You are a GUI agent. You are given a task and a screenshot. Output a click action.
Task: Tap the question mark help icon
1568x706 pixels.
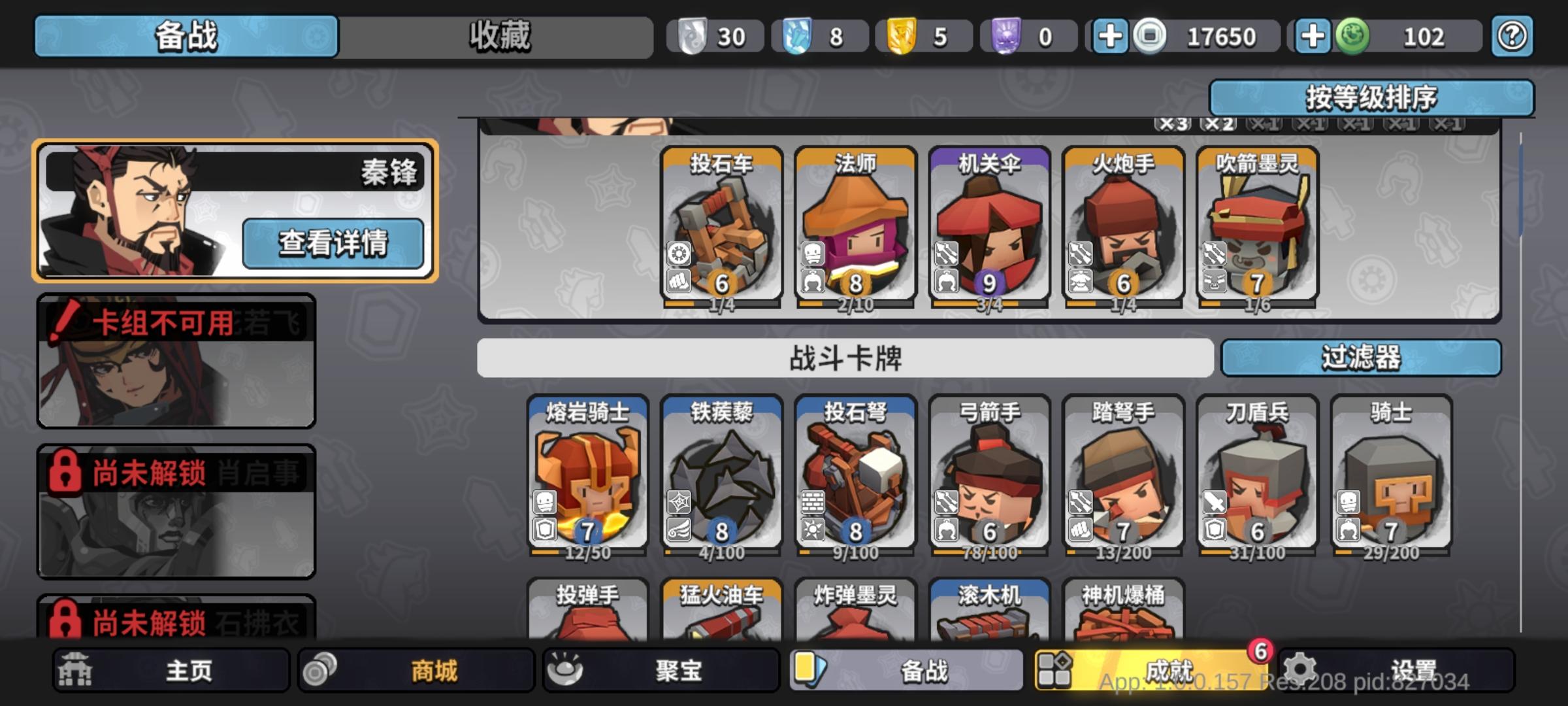1511,36
